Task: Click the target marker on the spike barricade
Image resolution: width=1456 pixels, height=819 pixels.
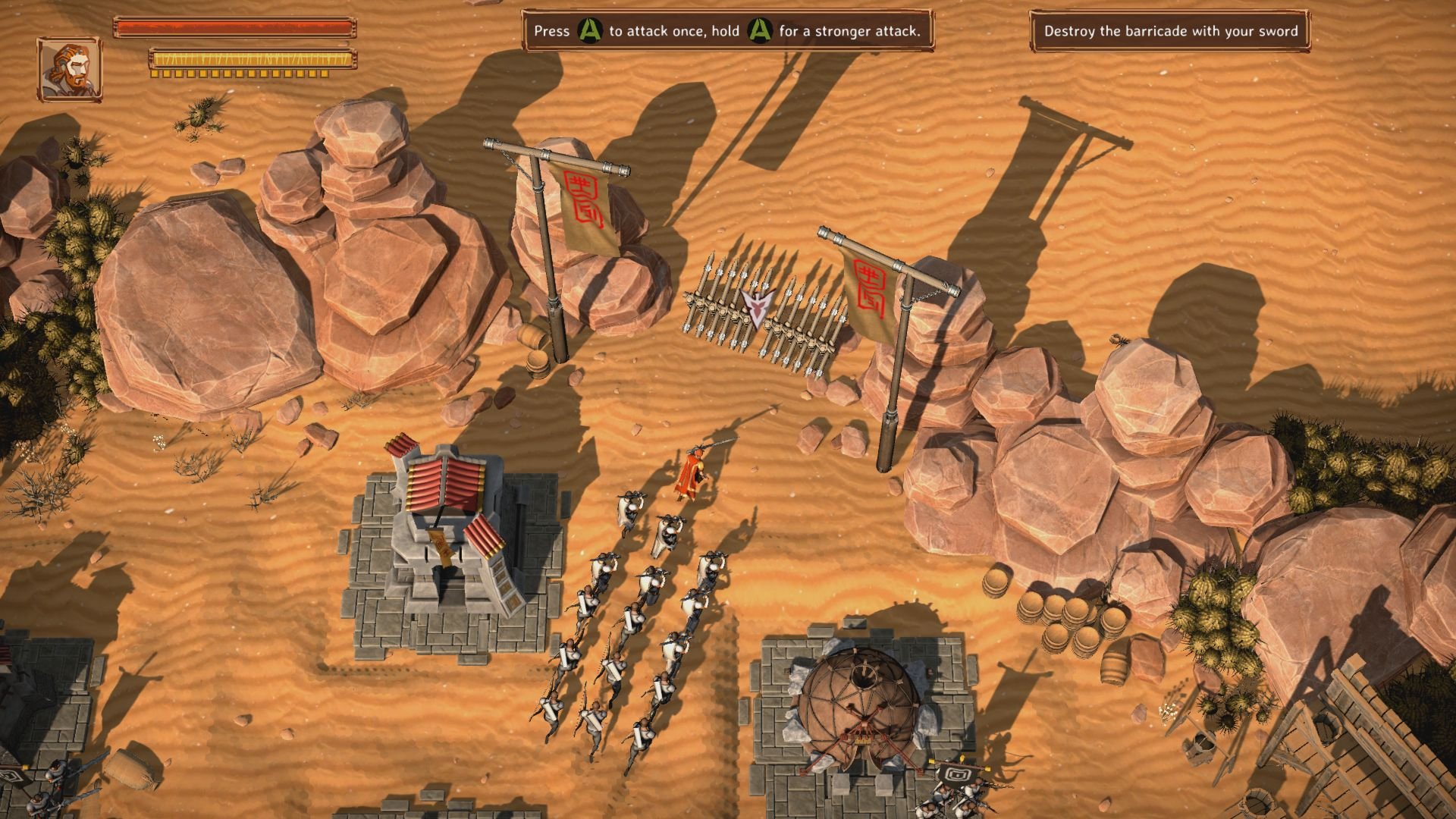Action: coord(755,306)
